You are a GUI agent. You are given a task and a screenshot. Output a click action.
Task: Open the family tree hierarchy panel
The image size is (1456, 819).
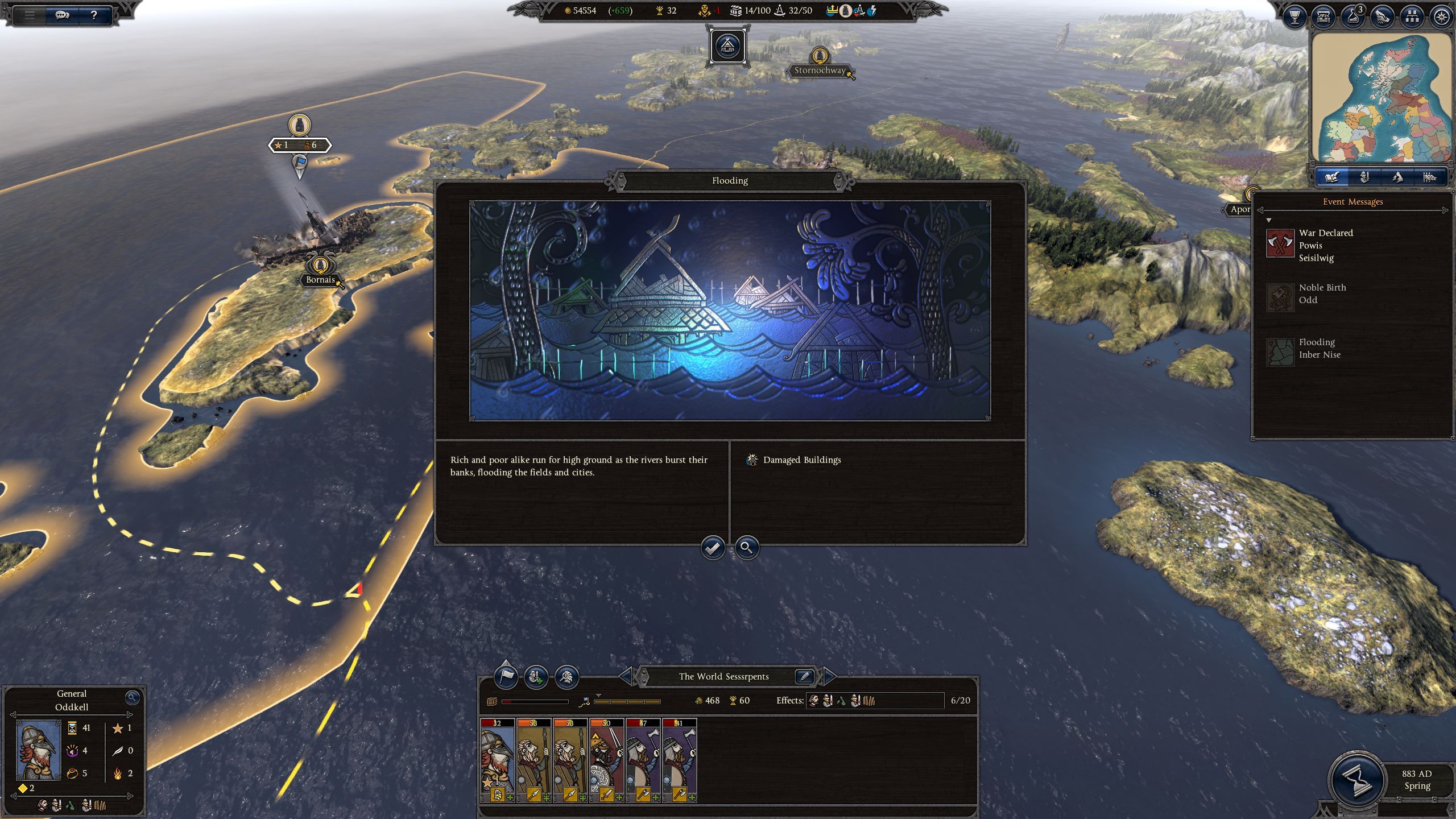(x=1412, y=17)
